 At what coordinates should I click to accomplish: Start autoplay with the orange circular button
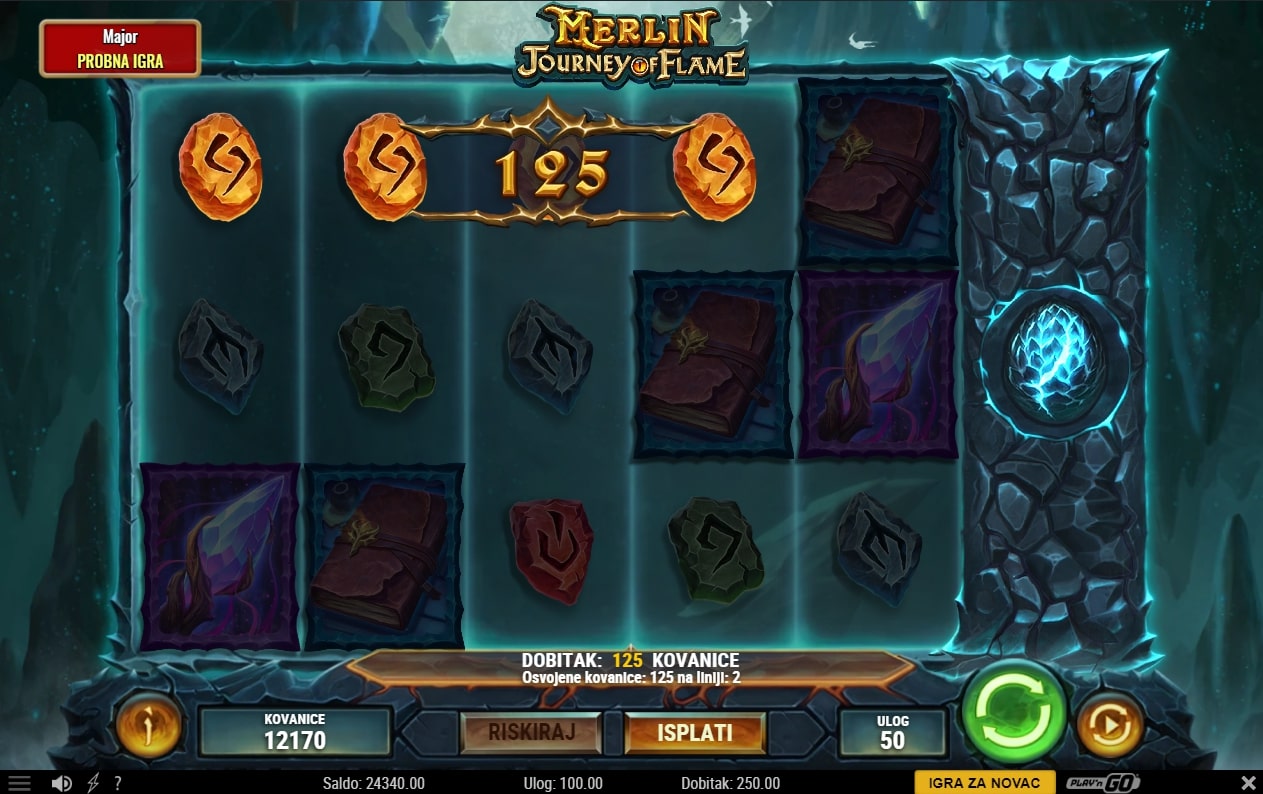(1110, 726)
